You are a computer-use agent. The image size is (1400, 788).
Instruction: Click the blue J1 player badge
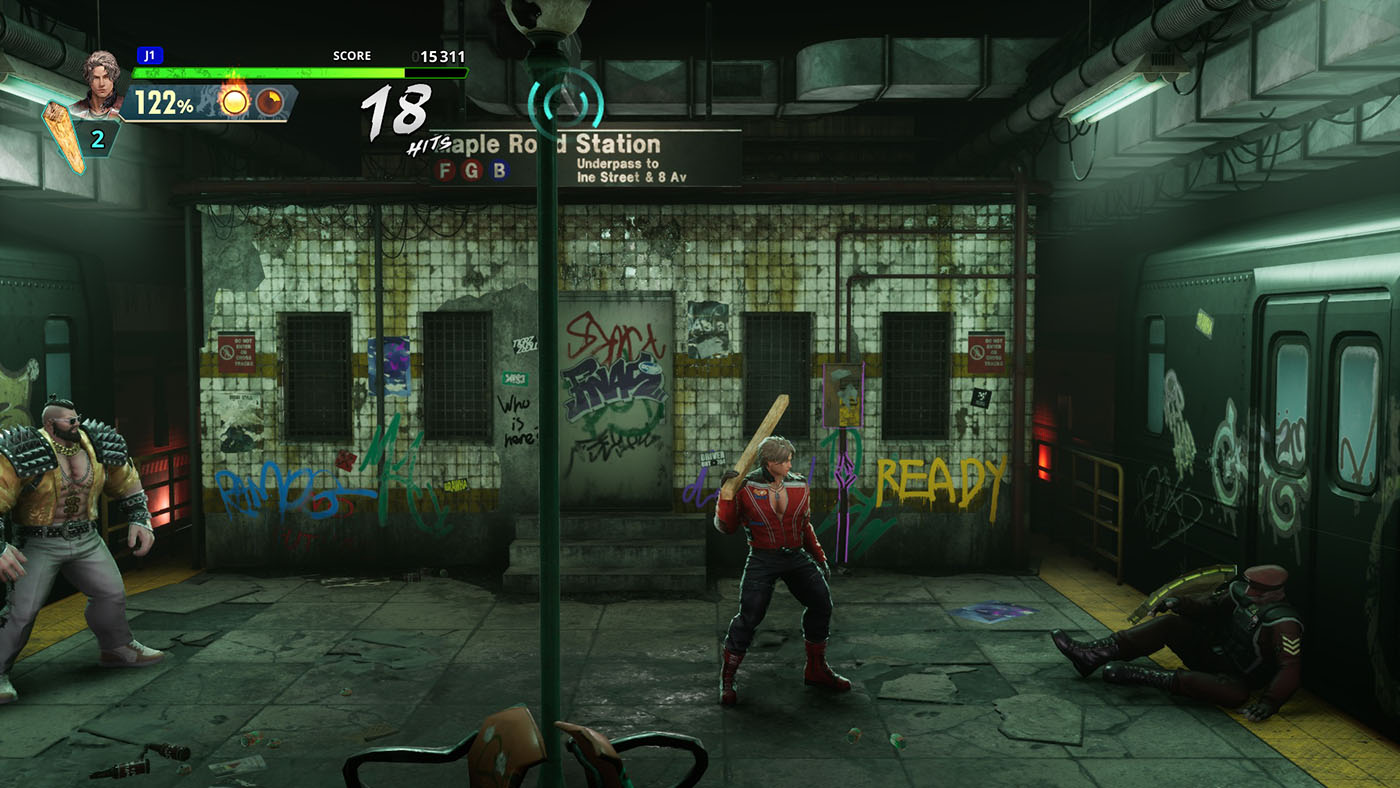[149, 56]
